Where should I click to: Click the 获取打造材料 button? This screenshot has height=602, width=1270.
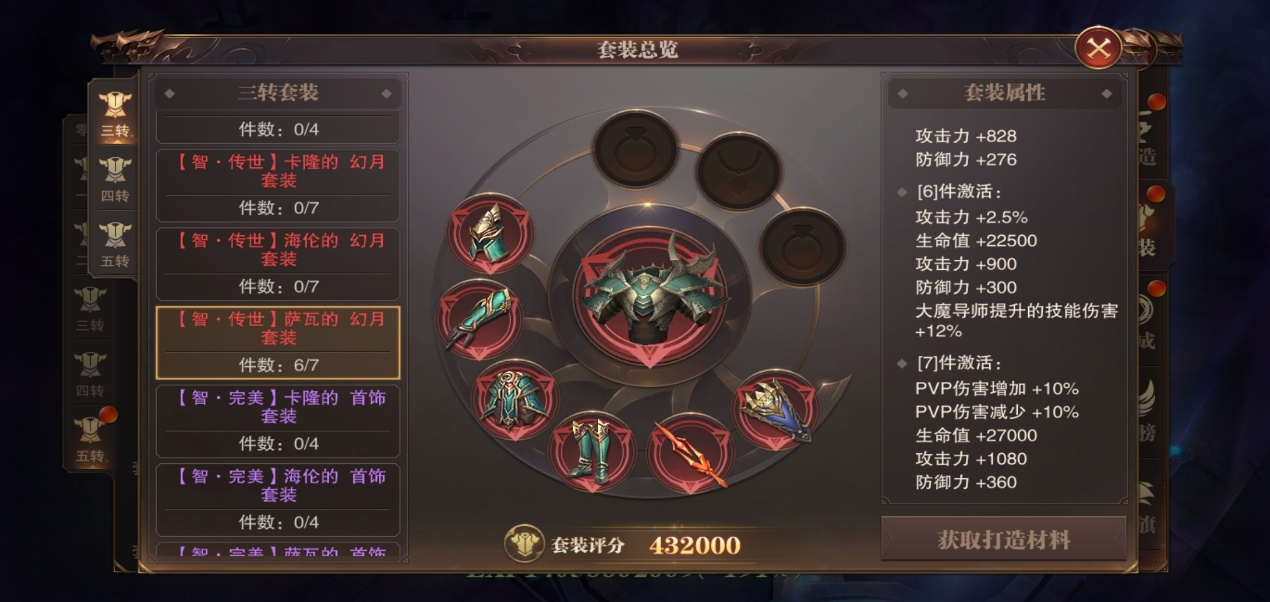(1003, 540)
